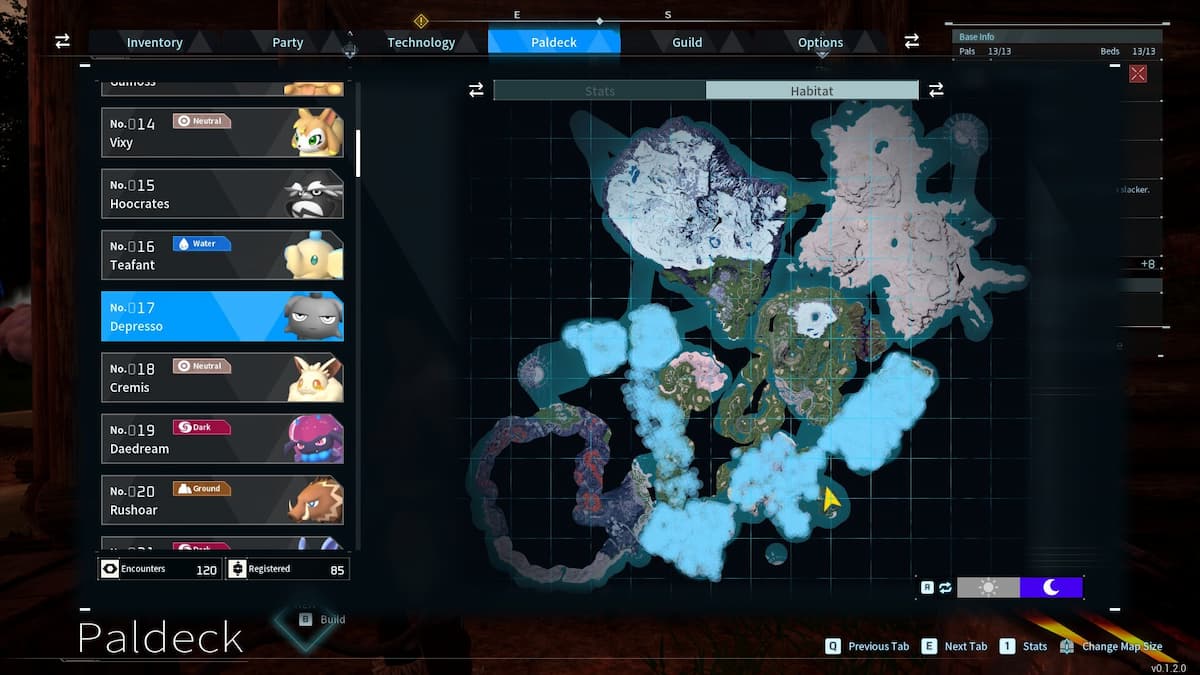
Task: Switch to the Options tab
Action: pos(820,42)
